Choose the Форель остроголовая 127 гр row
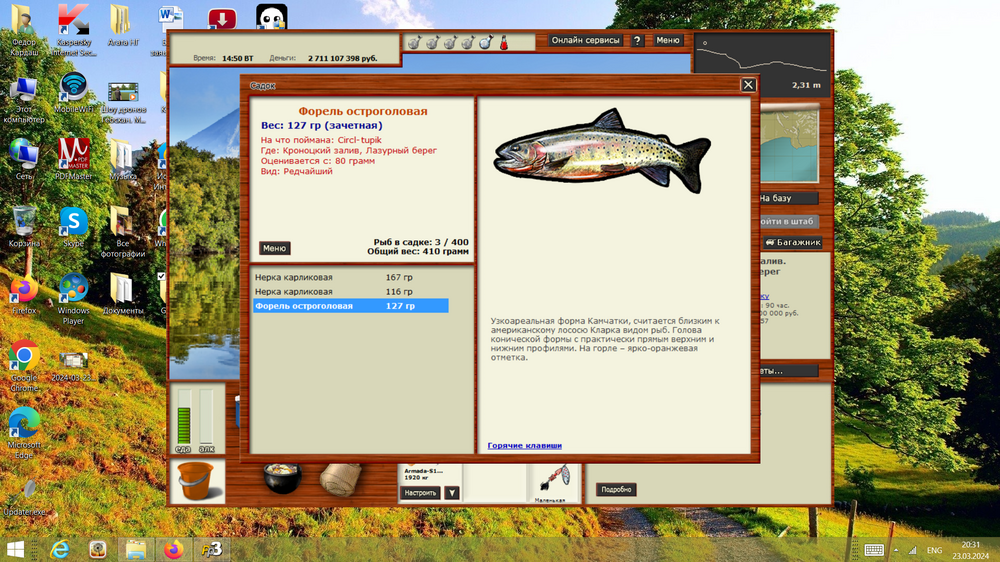This screenshot has width=1000, height=562. click(x=350, y=306)
